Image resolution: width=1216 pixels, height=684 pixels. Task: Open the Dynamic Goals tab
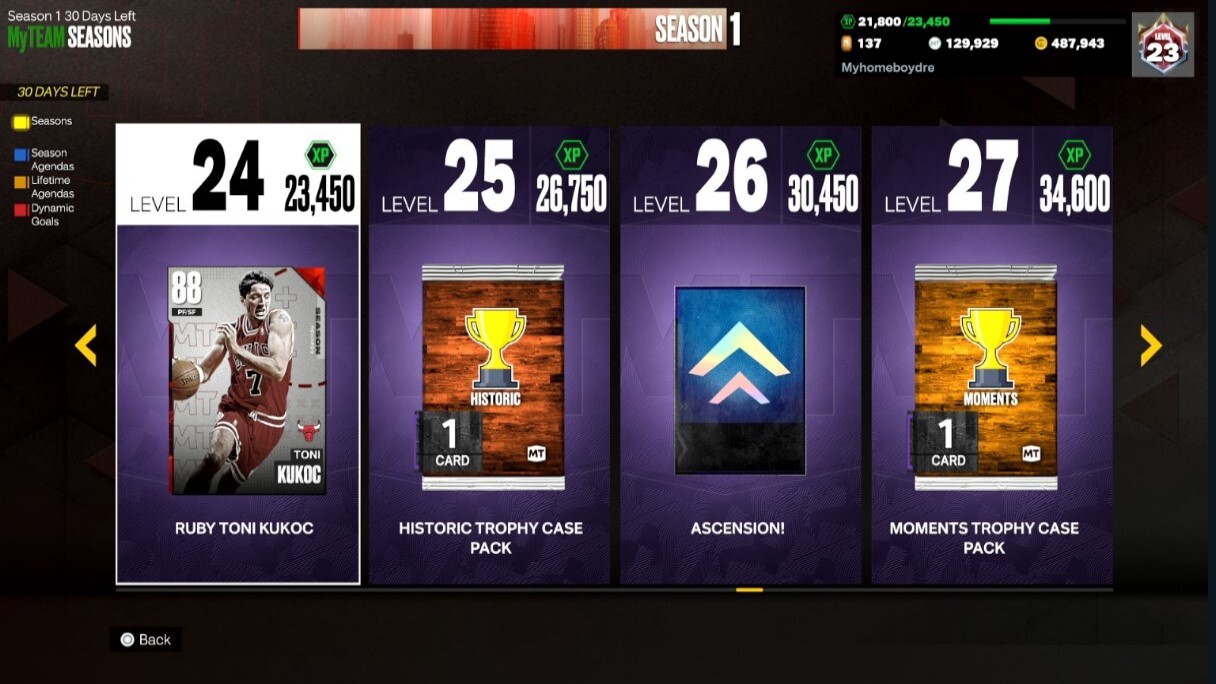tap(50, 215)
